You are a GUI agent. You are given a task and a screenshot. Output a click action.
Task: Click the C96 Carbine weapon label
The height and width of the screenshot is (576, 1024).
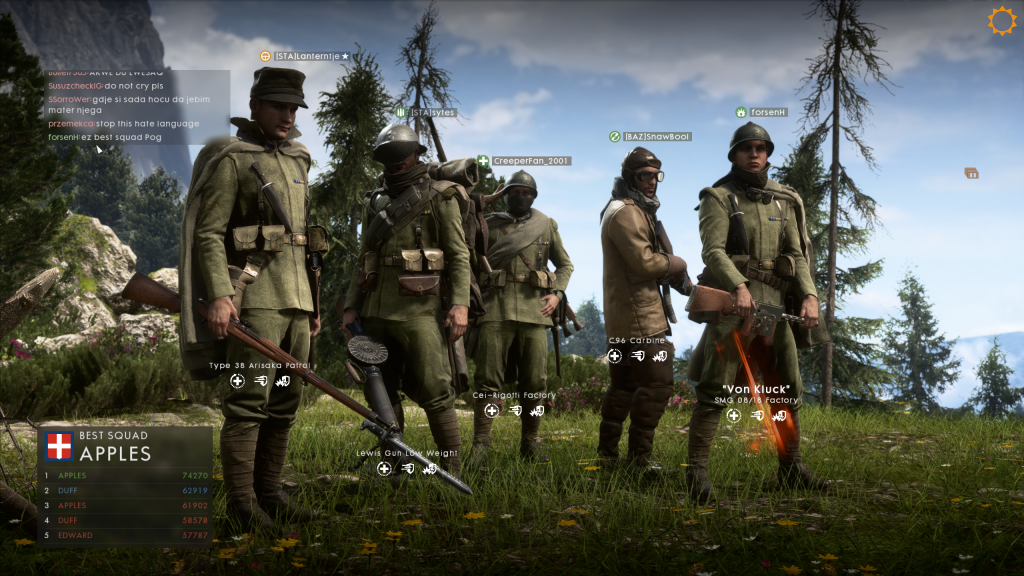tap(637, 341)
